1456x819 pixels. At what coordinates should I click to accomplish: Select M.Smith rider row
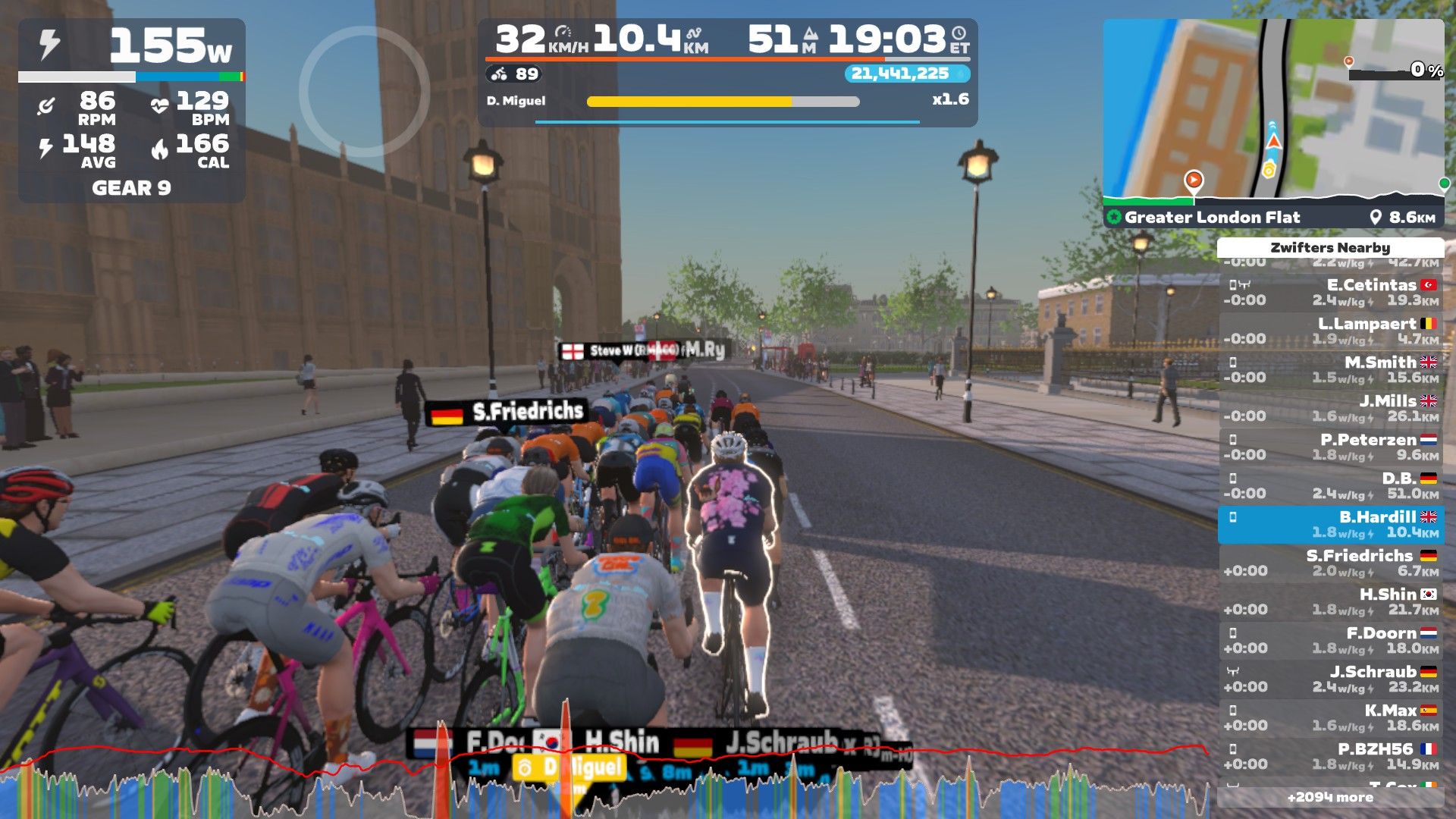click(x=1330, y=369)
